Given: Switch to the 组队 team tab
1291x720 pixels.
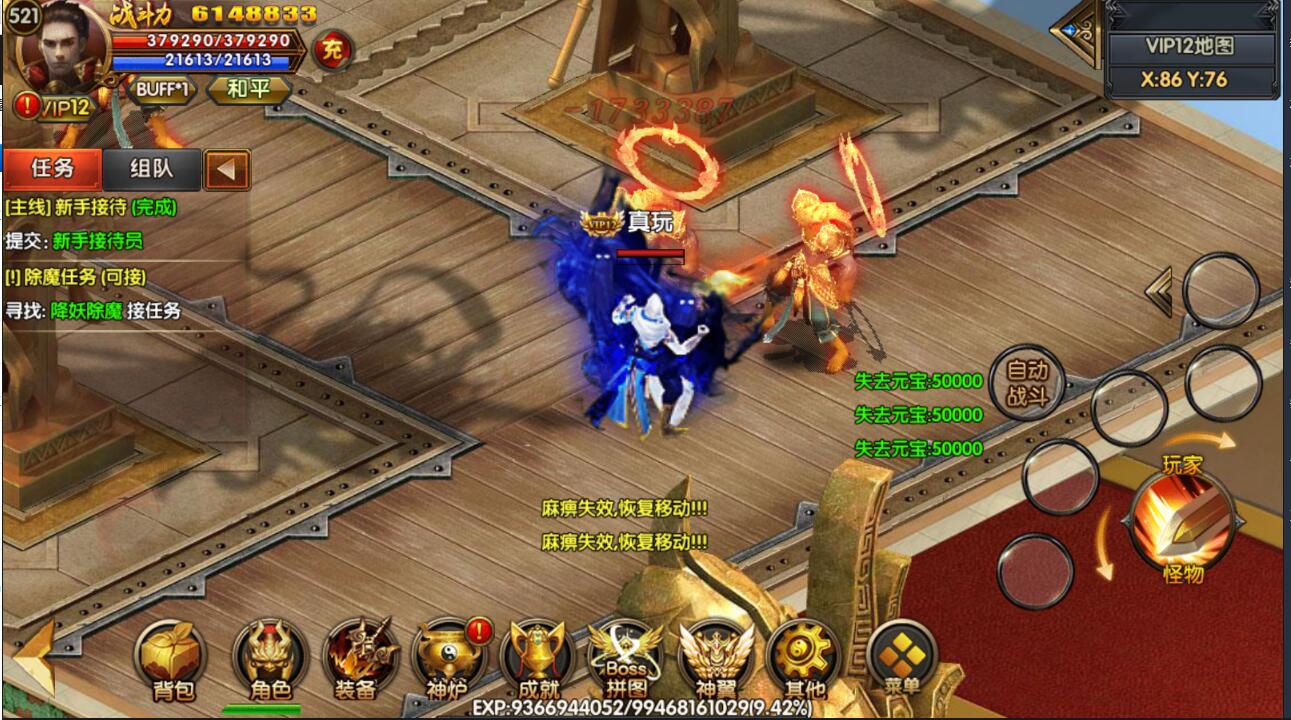Looking at the screenshot, I should click(x=152, y=169).
